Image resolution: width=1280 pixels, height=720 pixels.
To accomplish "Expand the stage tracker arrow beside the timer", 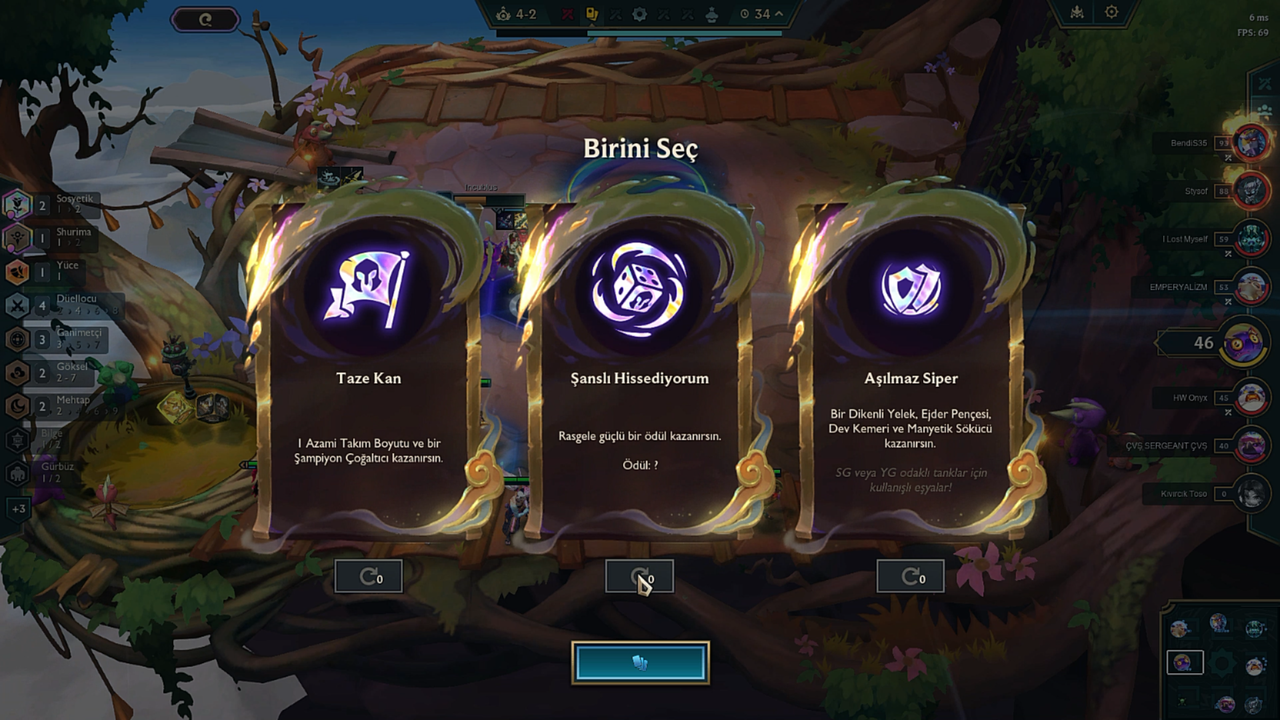I will (x=778, y=14).
